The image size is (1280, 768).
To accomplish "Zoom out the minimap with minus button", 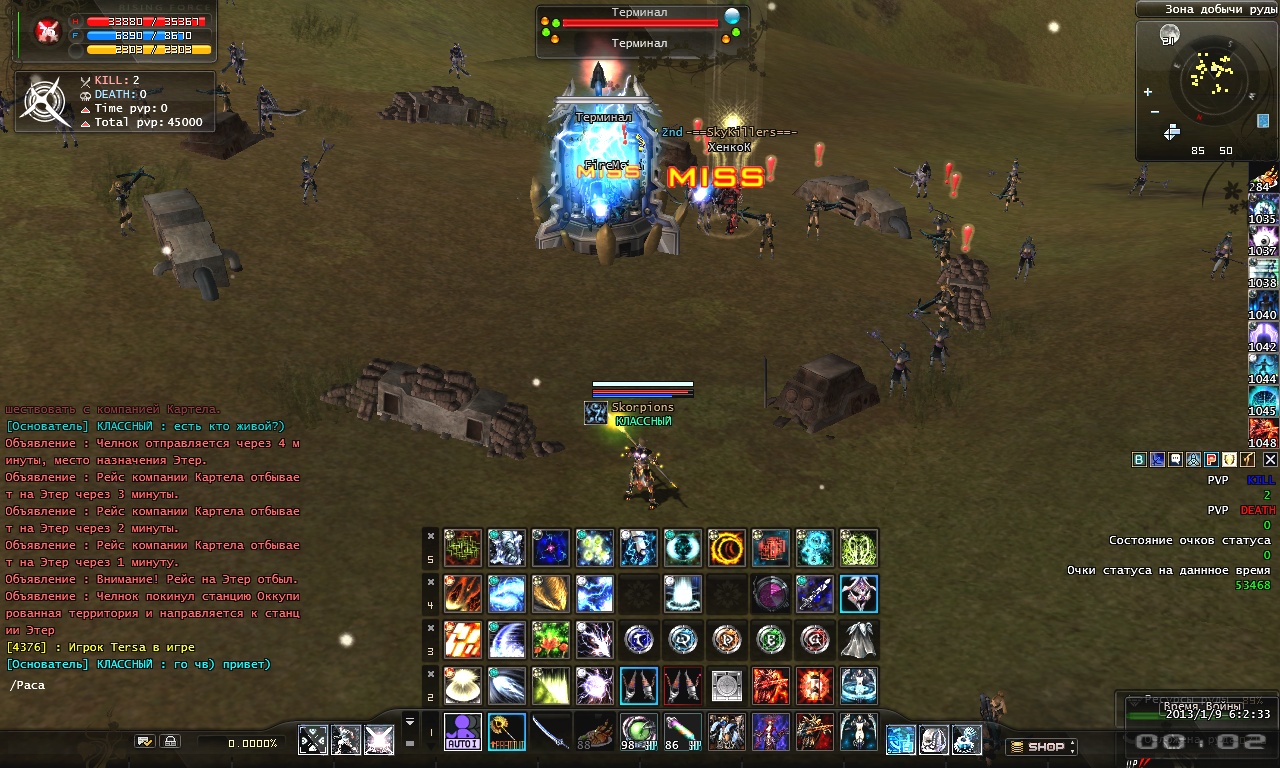I will (x=1155, y=111).
